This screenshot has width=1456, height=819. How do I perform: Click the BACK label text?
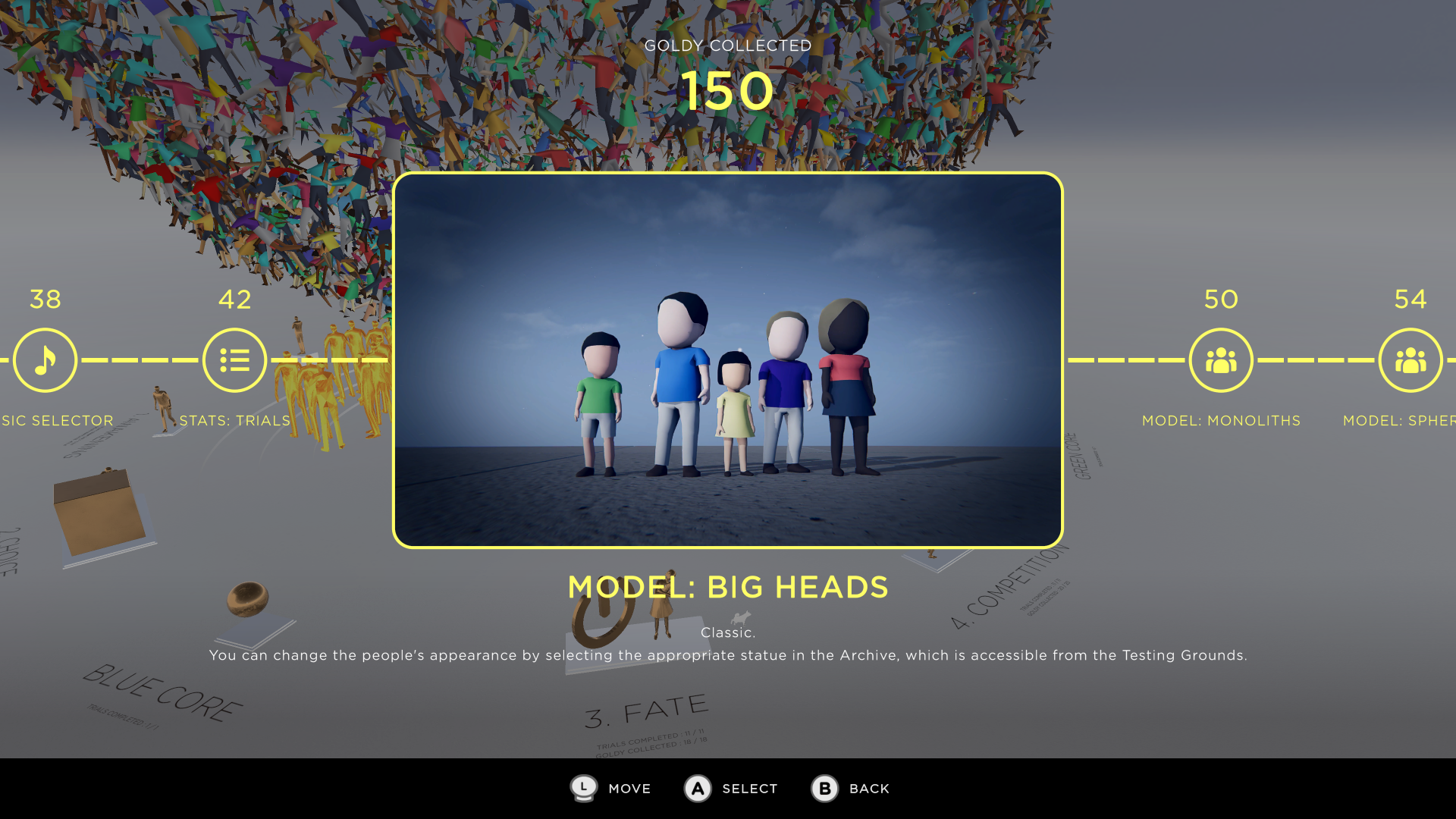coord(868,789)
